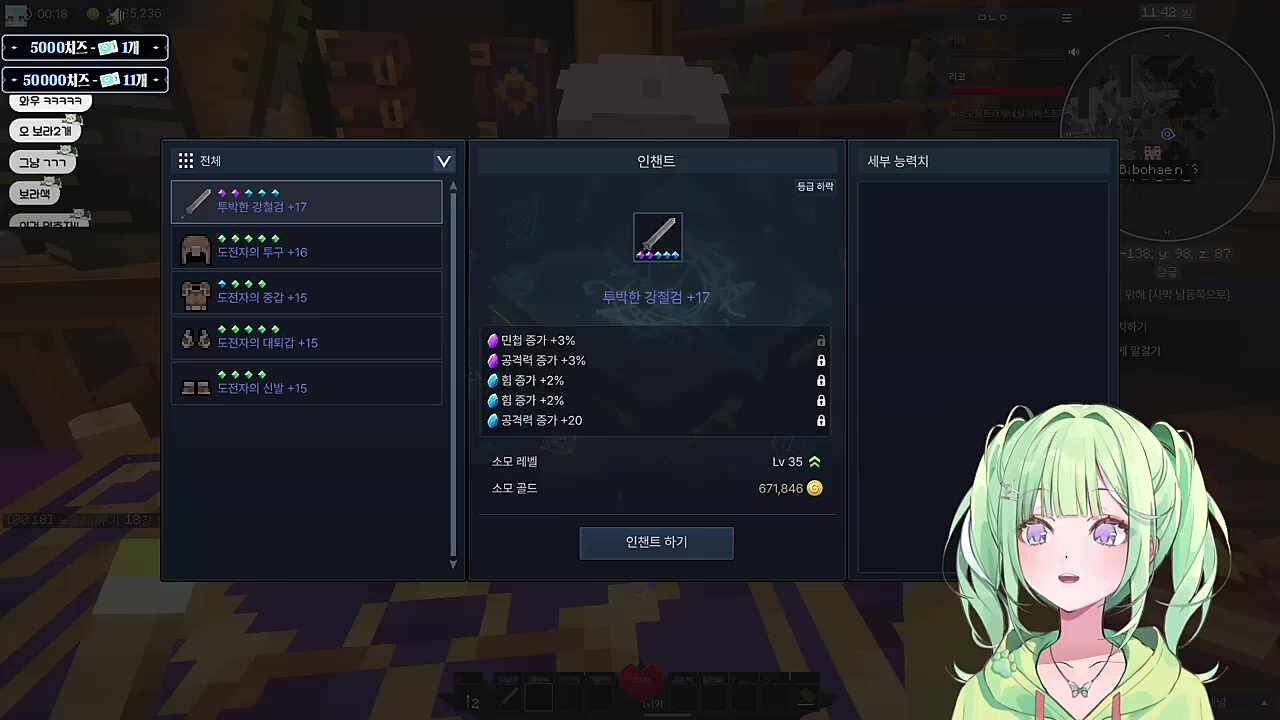Switch to the 인챈트 panel header
1280x720 pixels.
[656, 161]
